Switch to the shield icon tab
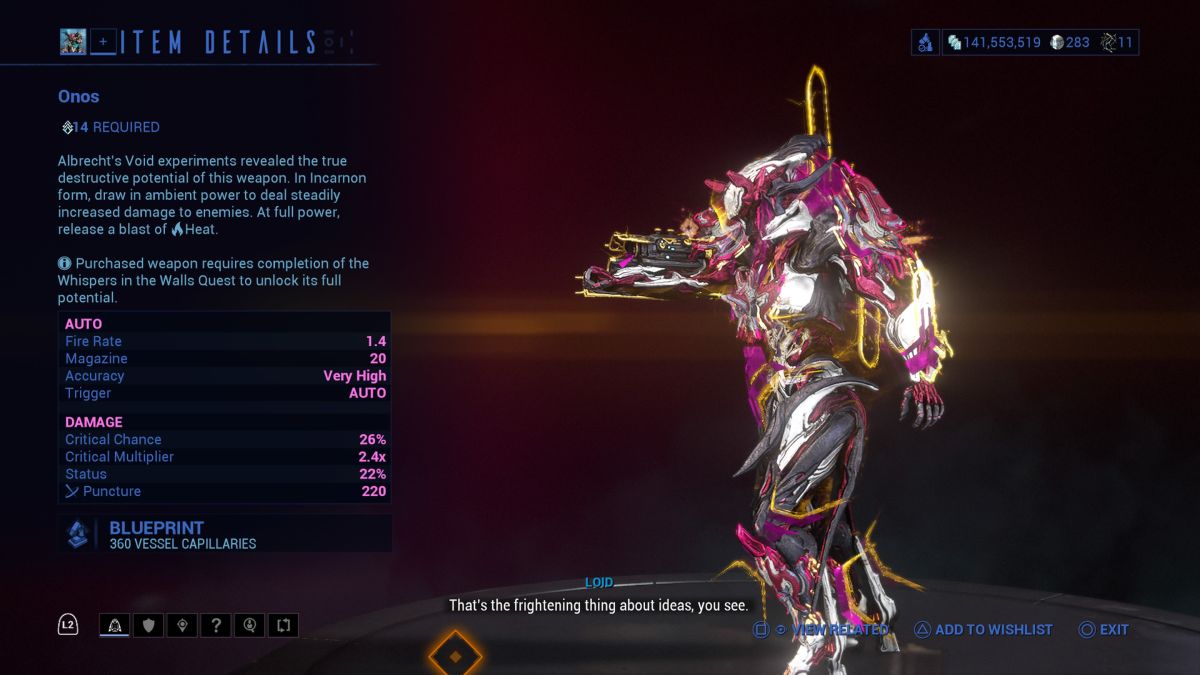The height and width of the screenshot is (675, 1200). 148,626
